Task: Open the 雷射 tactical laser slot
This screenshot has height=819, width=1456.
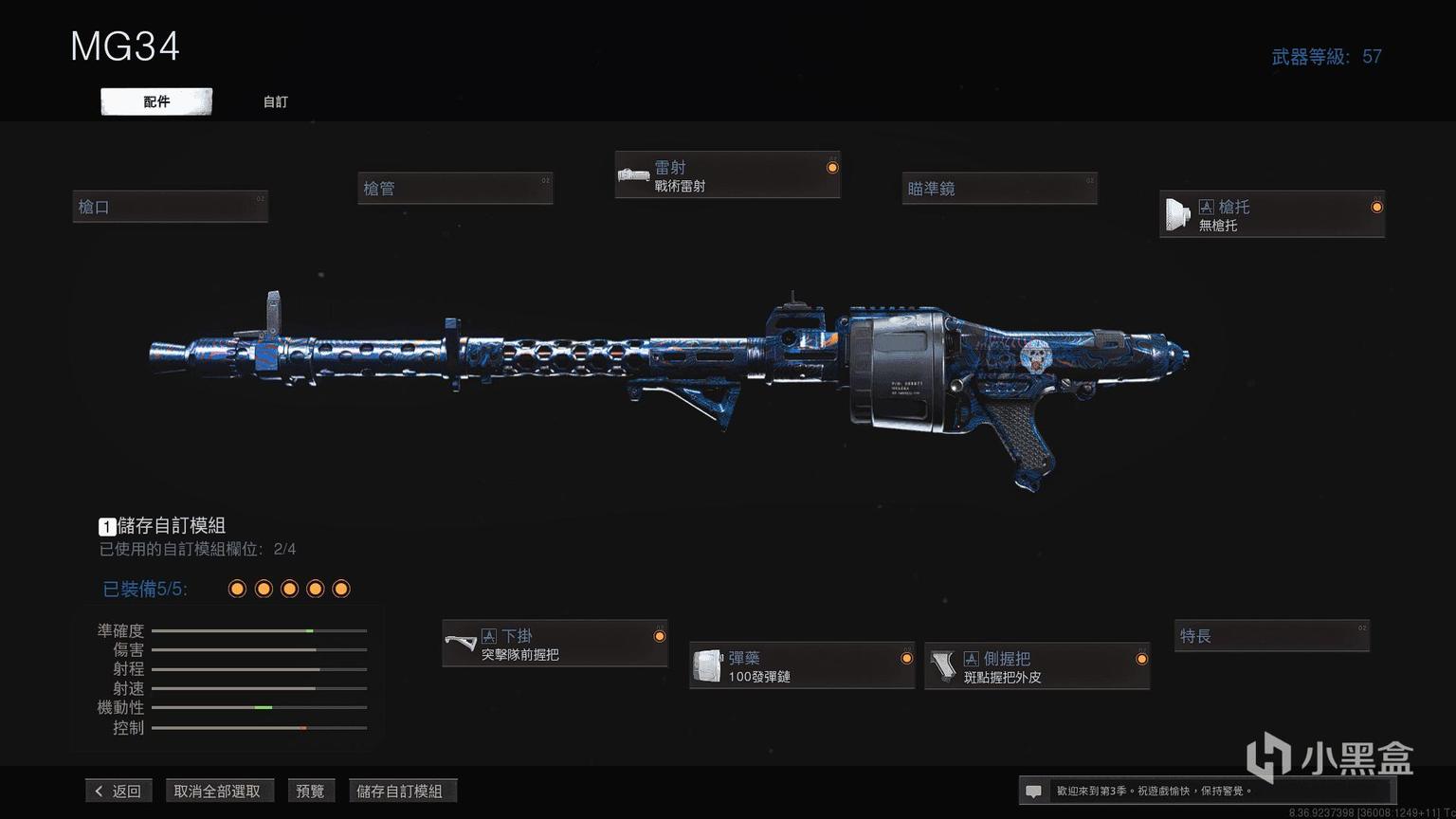Action: coord(727,175)
